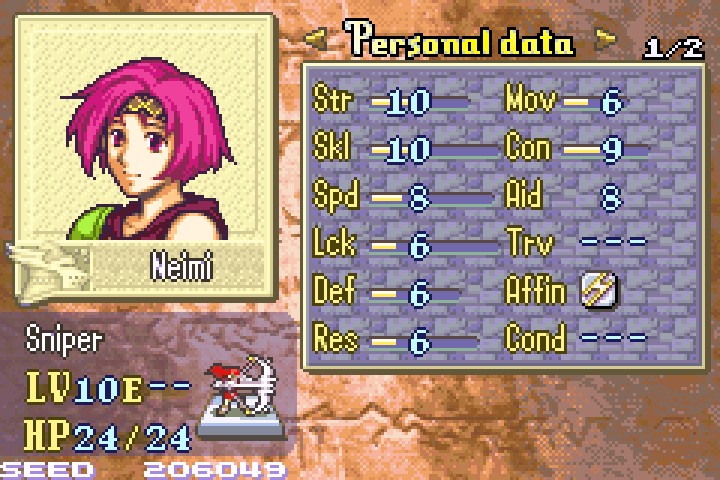This screenshot has width=720, height=480.
Task: Select the Aid stat row
Action: pyautogui.click(x=575, y=197)
